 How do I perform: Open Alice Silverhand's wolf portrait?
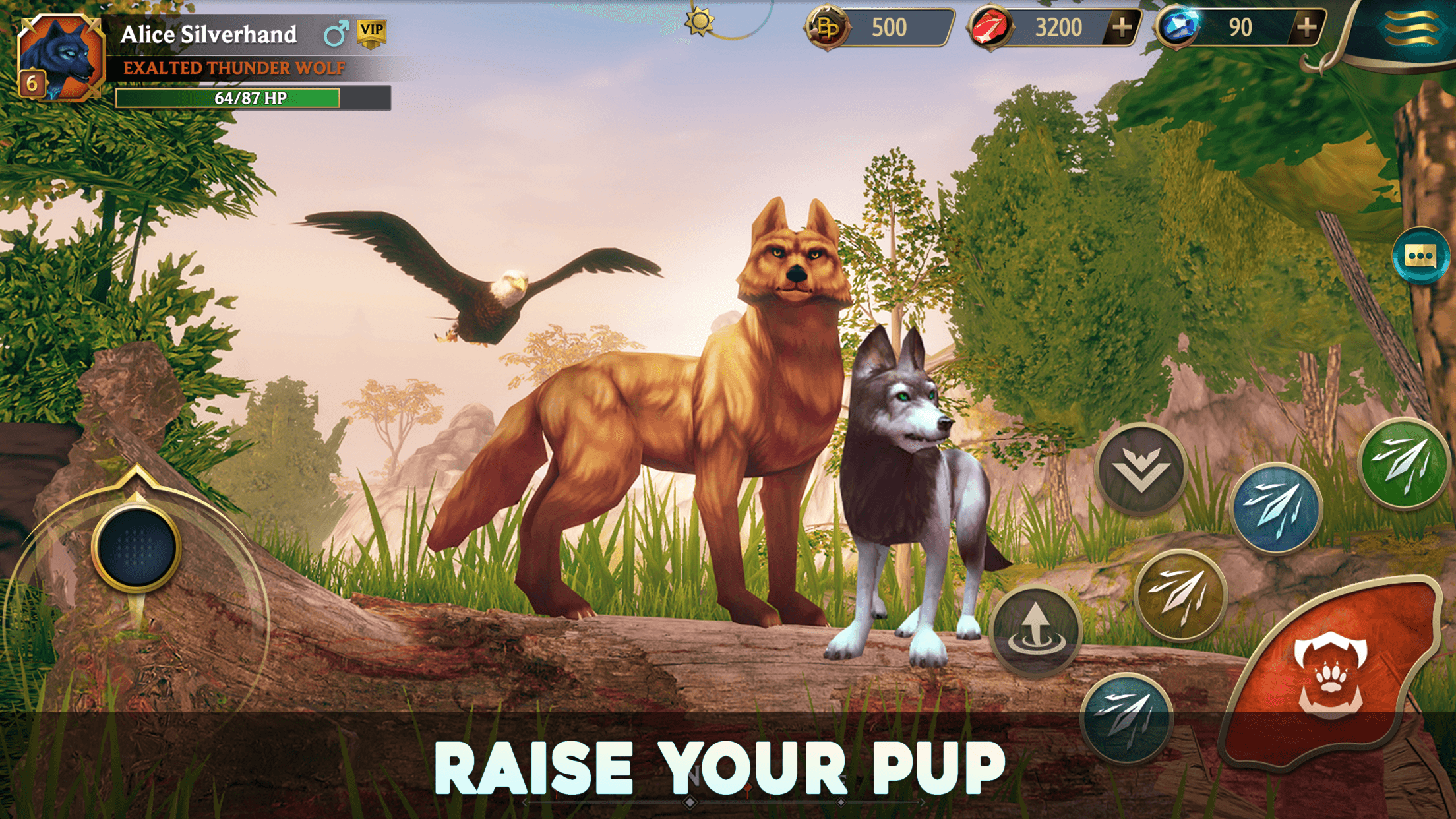pos(63,56)
